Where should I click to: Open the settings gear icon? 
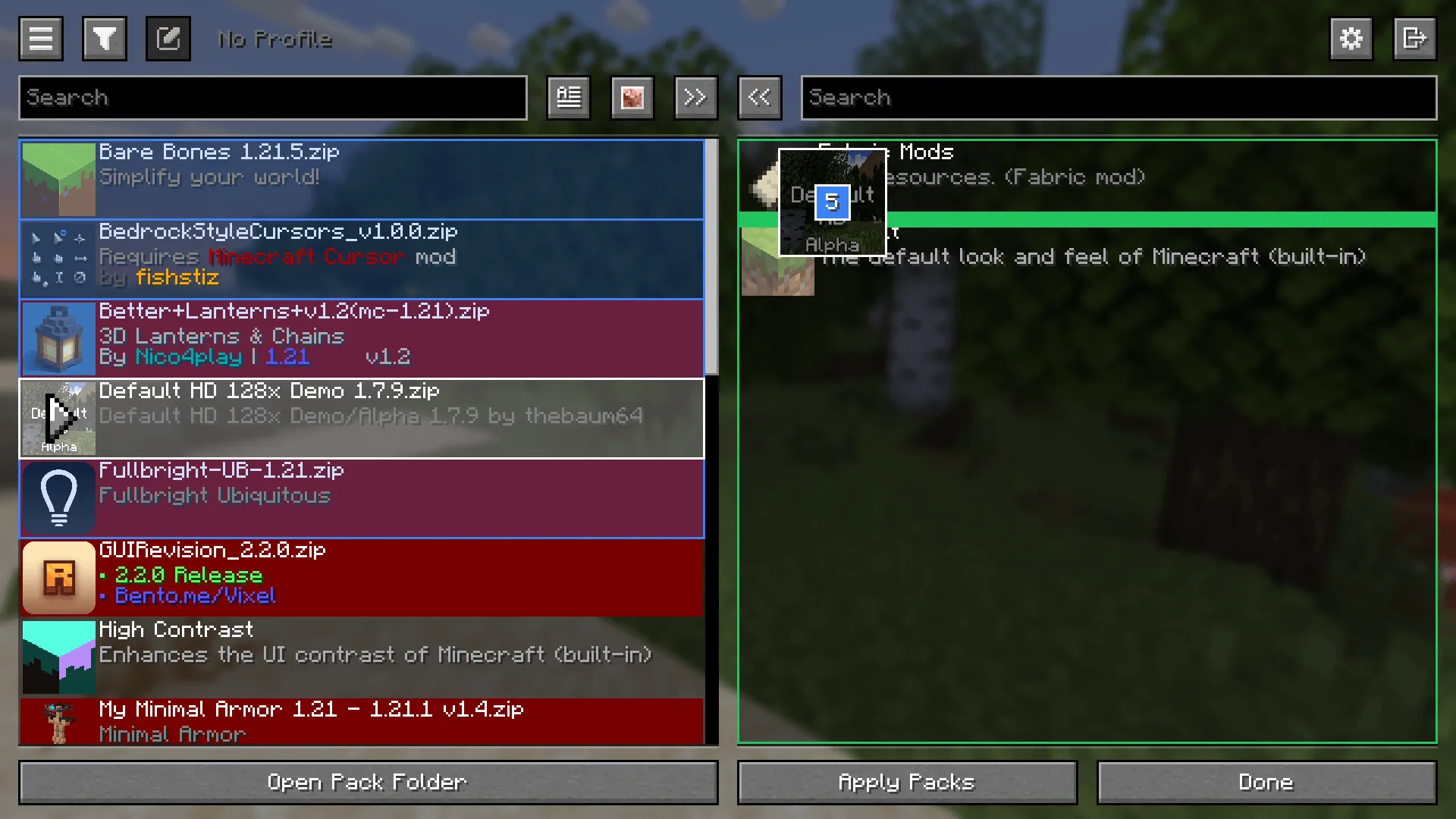1351,39
